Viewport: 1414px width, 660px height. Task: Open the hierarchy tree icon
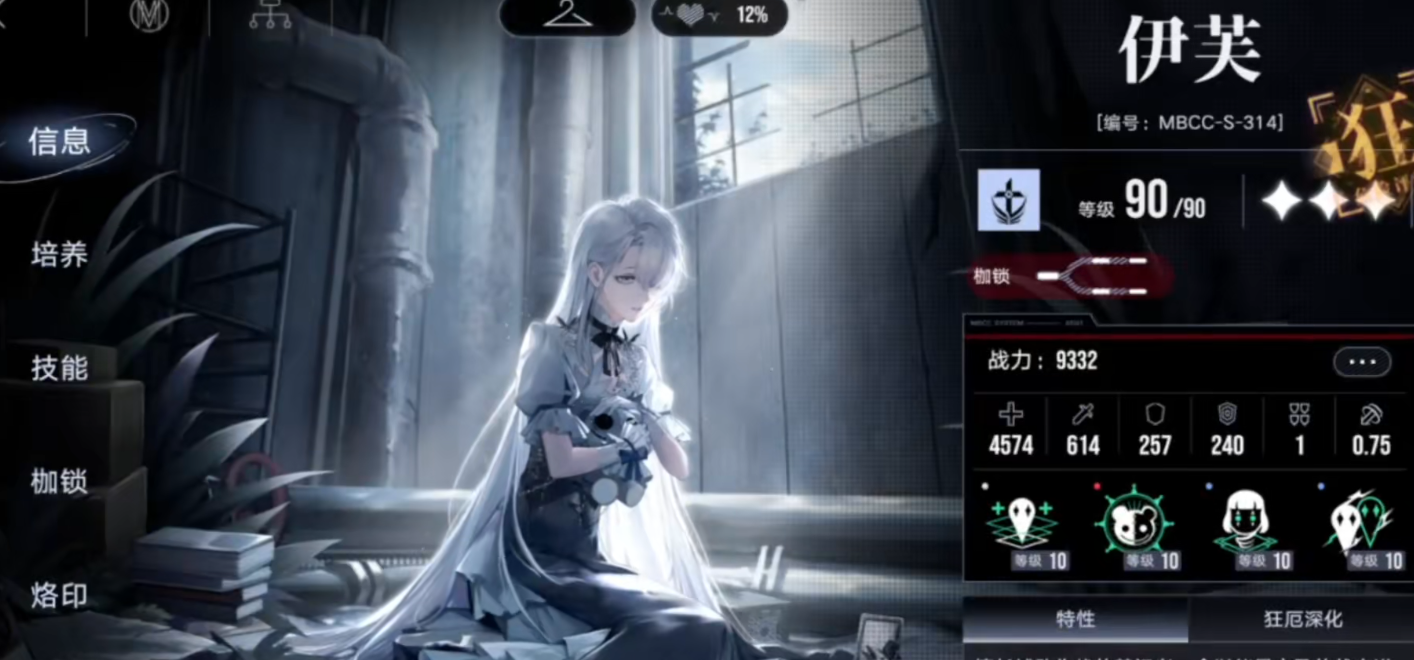tap(270, 15)
